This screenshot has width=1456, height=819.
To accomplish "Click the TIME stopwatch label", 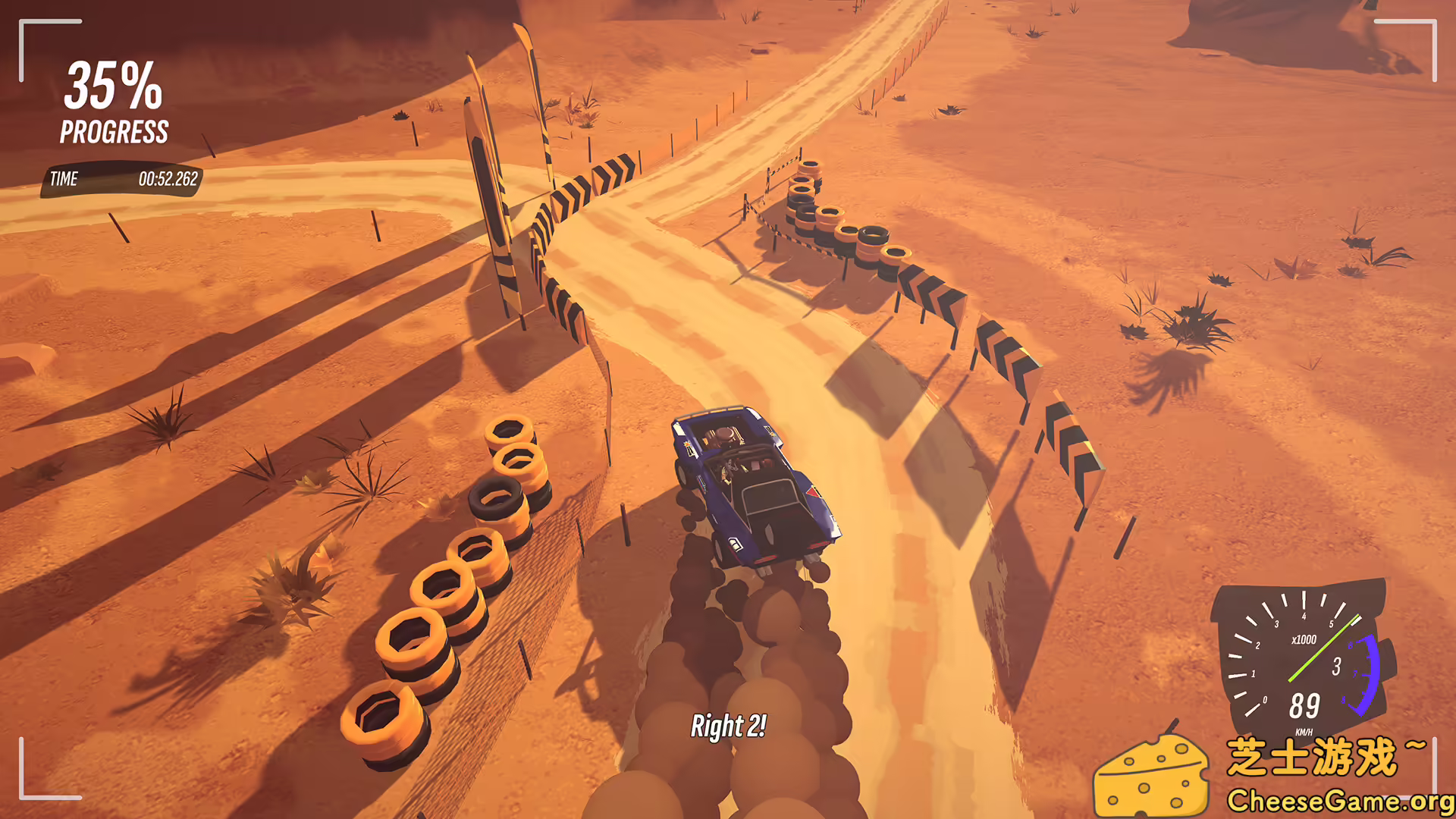I will 64,180.
